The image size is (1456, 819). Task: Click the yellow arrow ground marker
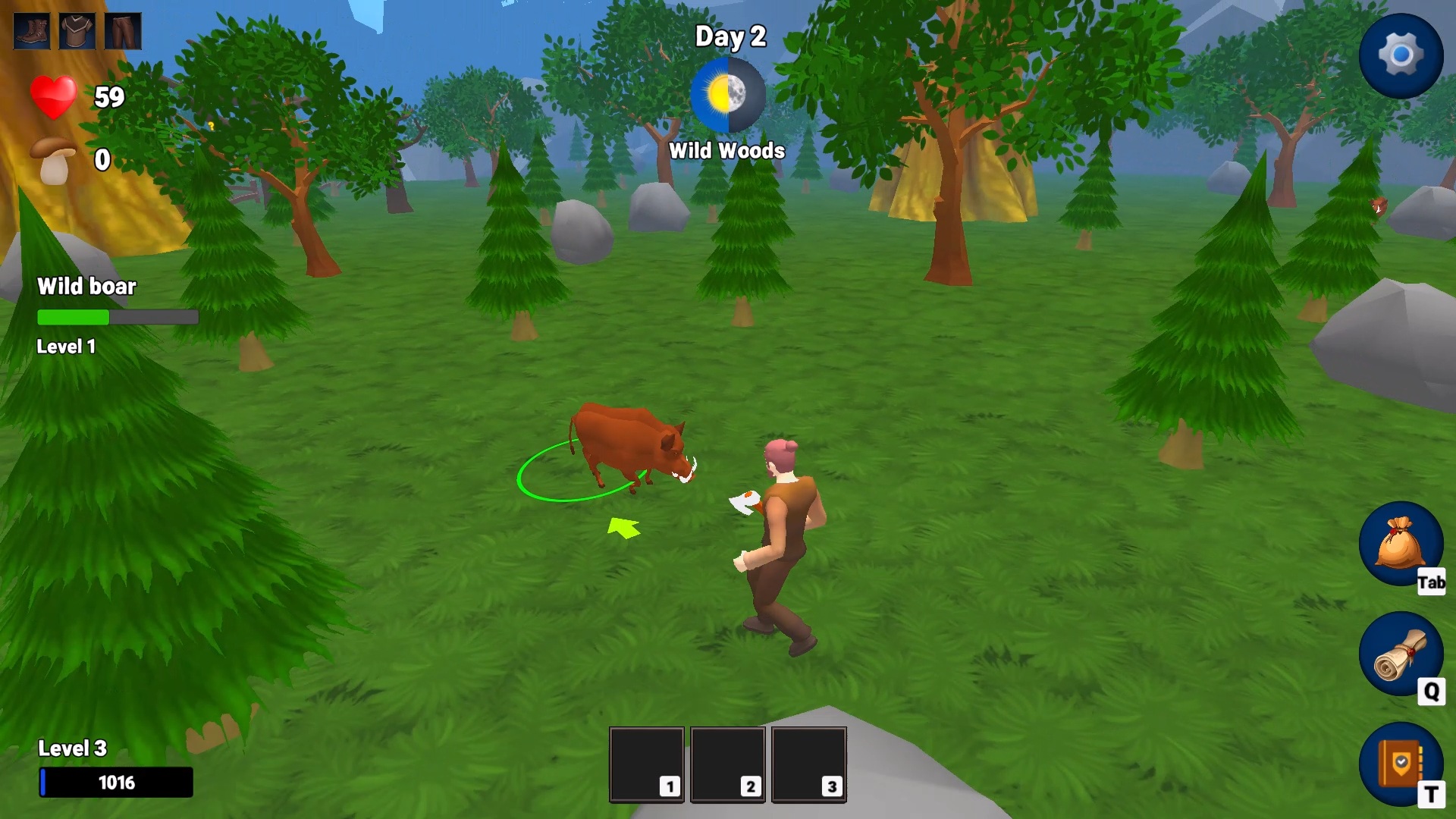[x=622, y=526]
